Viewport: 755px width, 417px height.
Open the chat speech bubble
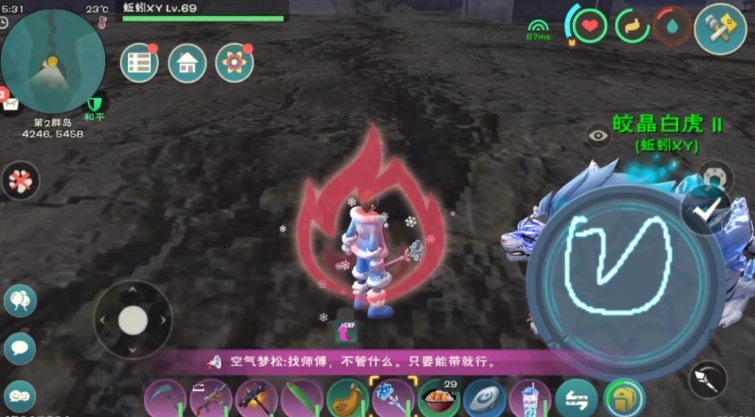click(18, 347)
